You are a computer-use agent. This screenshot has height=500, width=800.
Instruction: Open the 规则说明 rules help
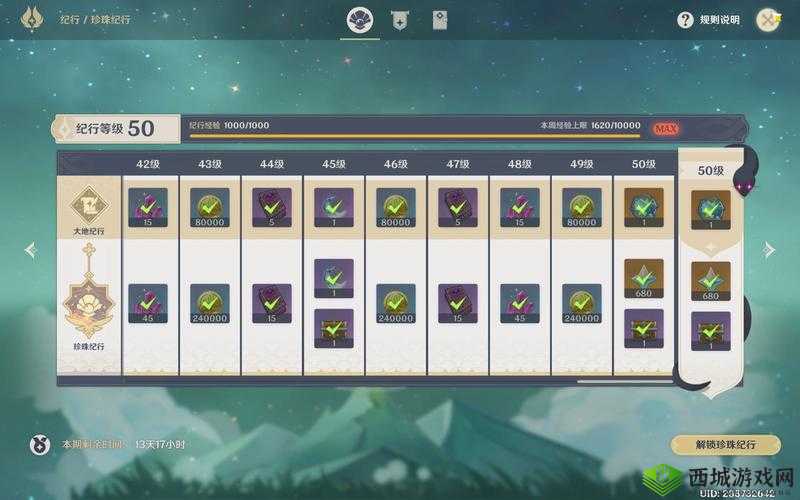click(709, 19)
